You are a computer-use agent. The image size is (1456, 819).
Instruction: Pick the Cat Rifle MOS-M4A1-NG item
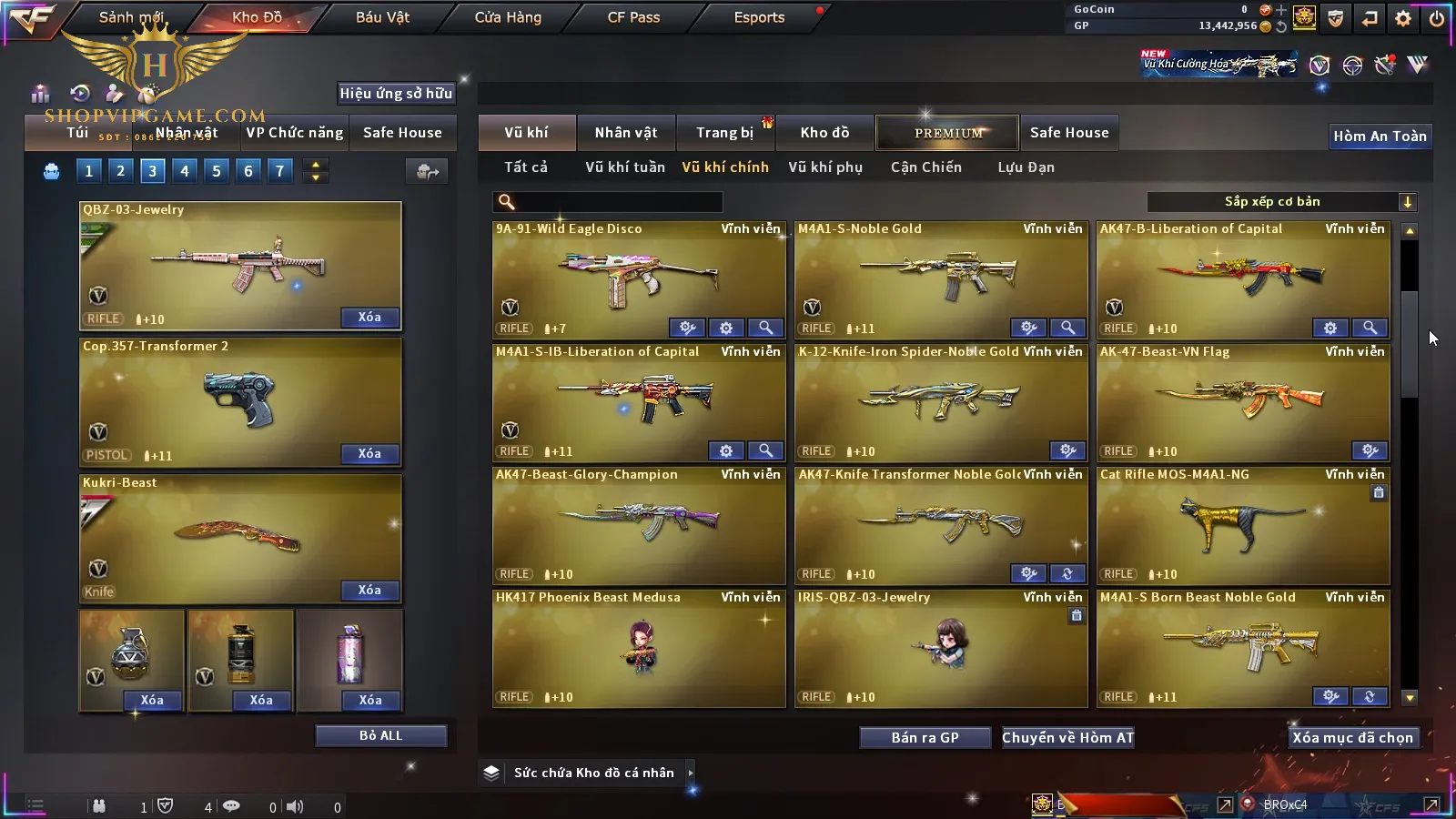click(1242, 525)
